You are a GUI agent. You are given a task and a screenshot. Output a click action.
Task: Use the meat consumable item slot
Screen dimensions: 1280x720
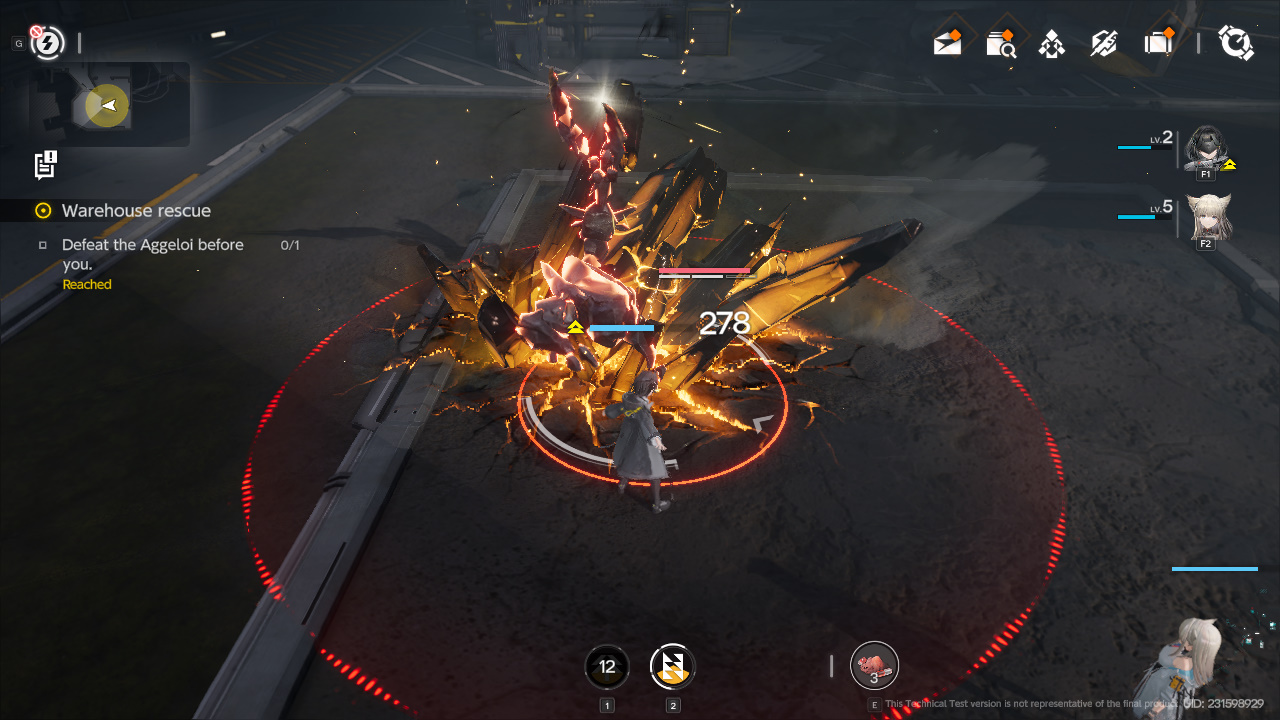(874, 666)
